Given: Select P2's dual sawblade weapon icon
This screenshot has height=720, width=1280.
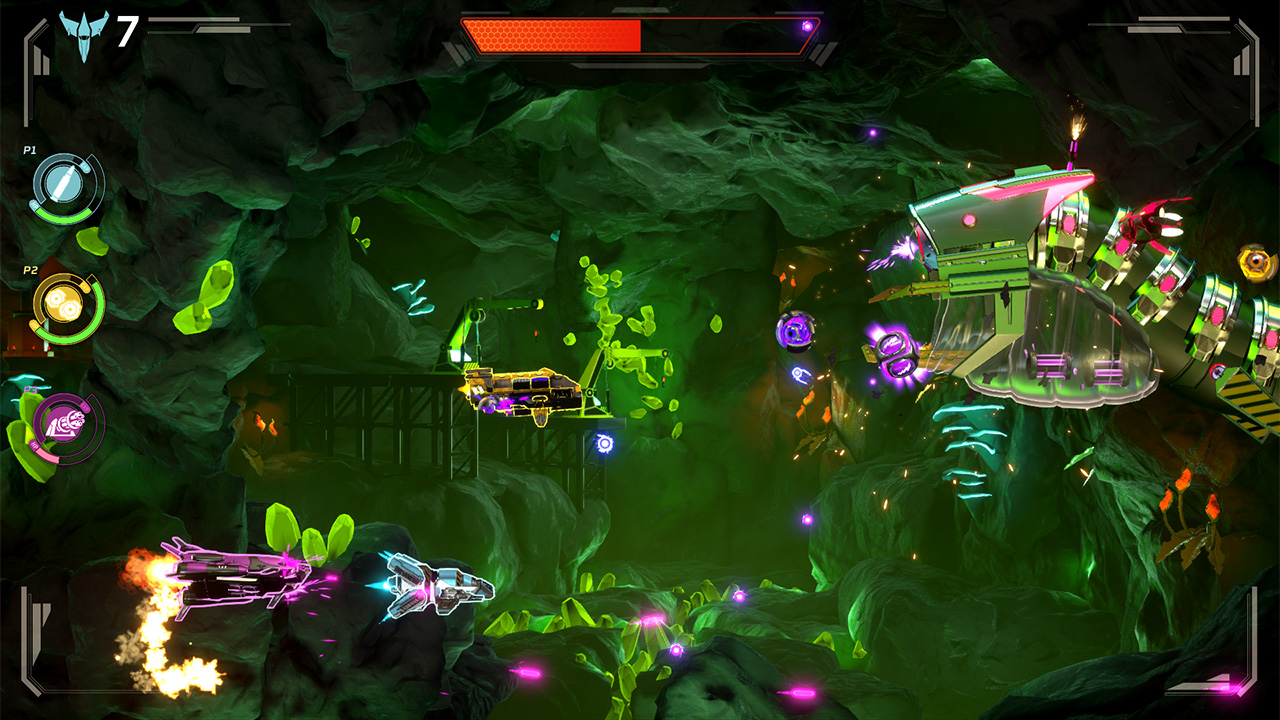Looking at the screenshot, I should (x=63, y=303).
